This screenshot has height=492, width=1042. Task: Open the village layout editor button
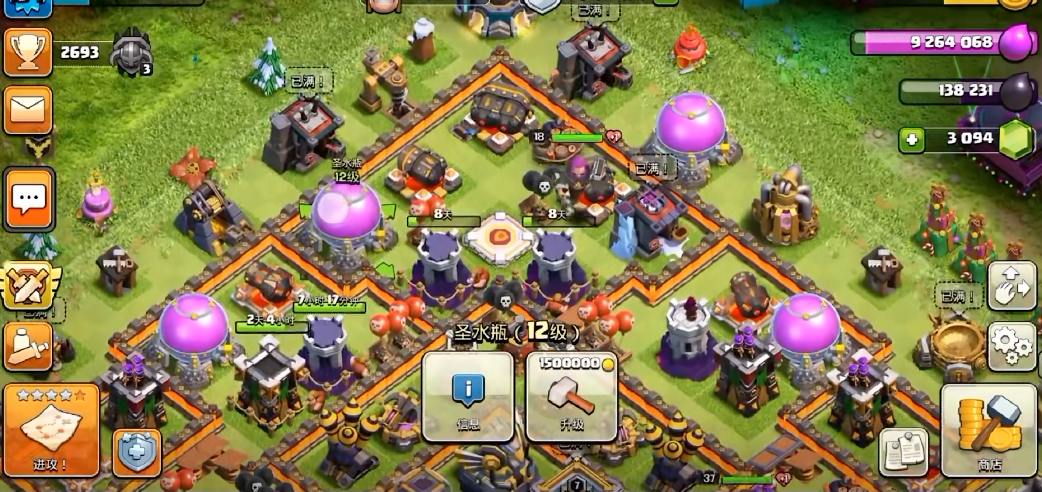pos(1011,287)
